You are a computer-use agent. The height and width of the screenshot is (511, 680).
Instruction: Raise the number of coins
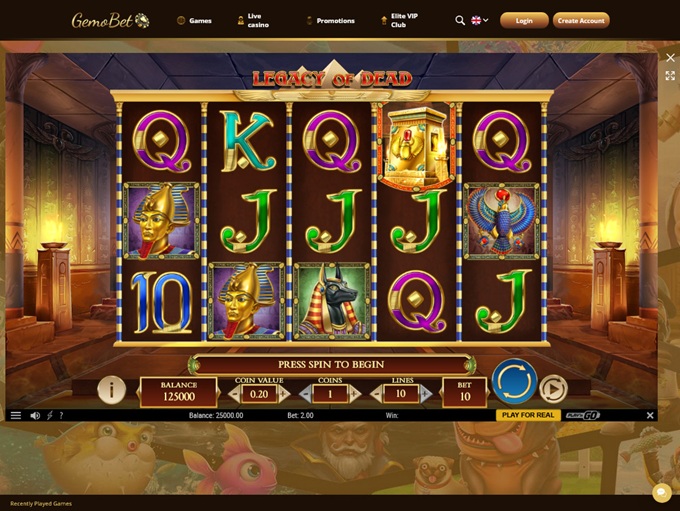(x=355, y=395)
